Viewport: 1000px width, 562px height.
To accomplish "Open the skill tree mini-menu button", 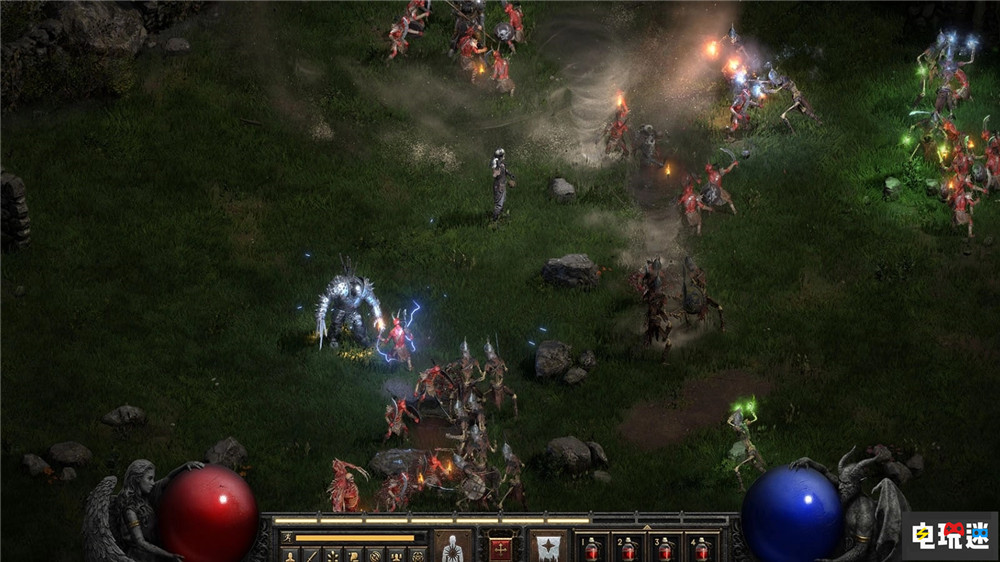I will 332,554.
